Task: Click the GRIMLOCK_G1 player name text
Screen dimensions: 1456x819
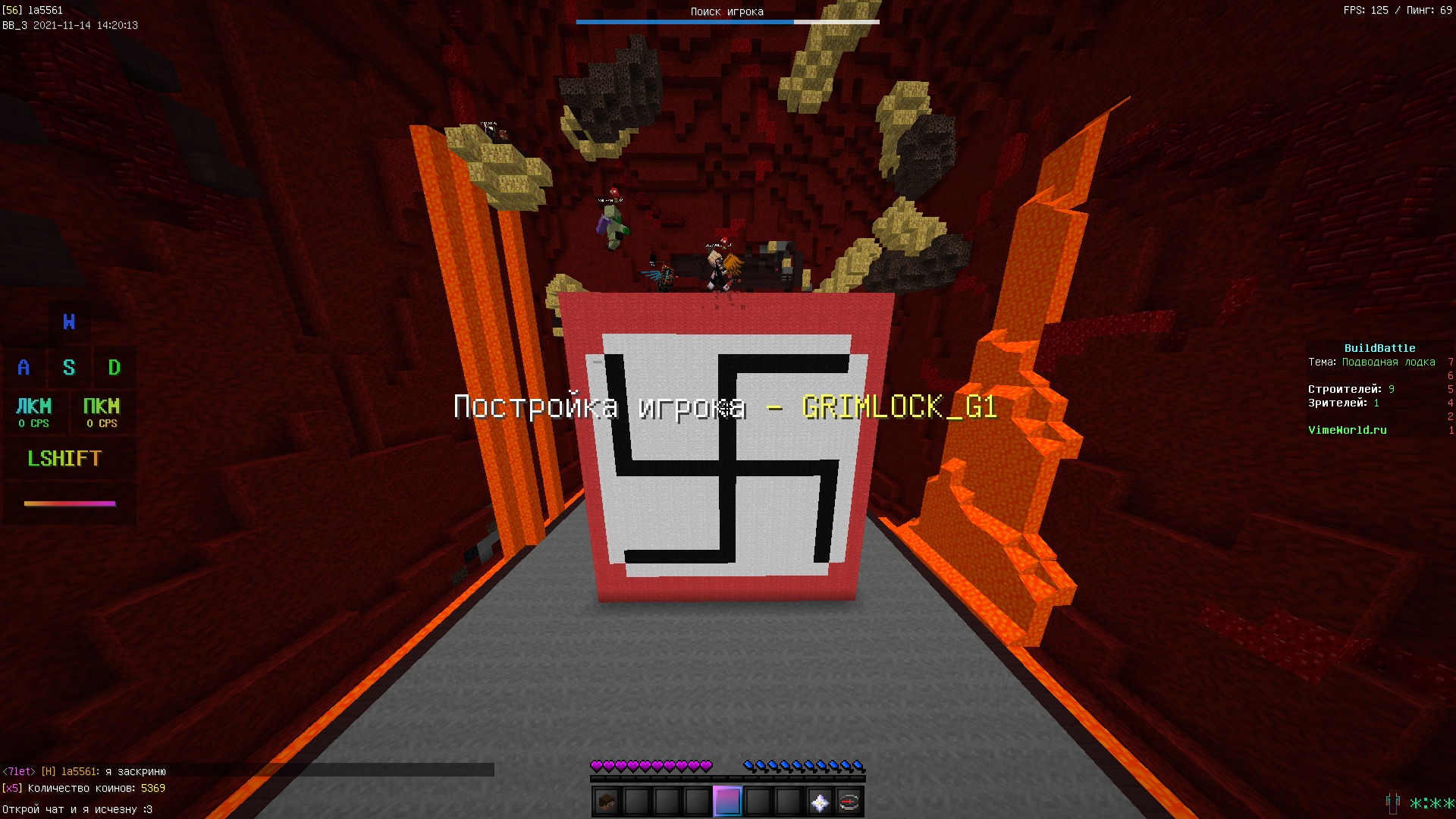Action: (x=899, y=408)
